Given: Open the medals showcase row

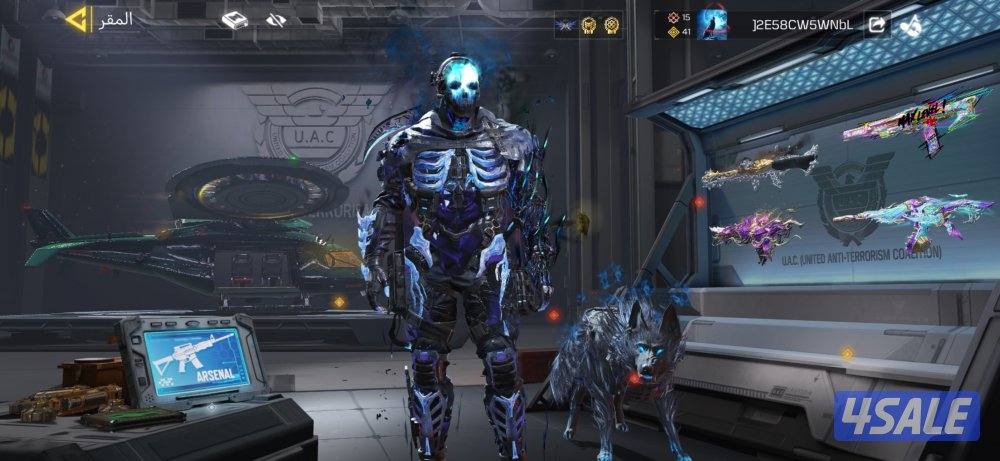Looking at the screenshot, I should click(589, 25).
